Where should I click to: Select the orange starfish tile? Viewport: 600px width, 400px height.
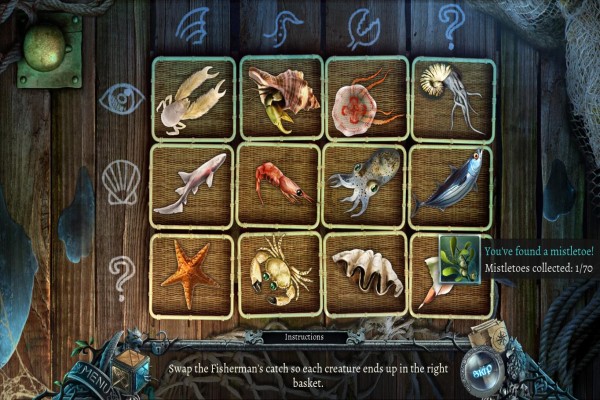pos(193,274)
